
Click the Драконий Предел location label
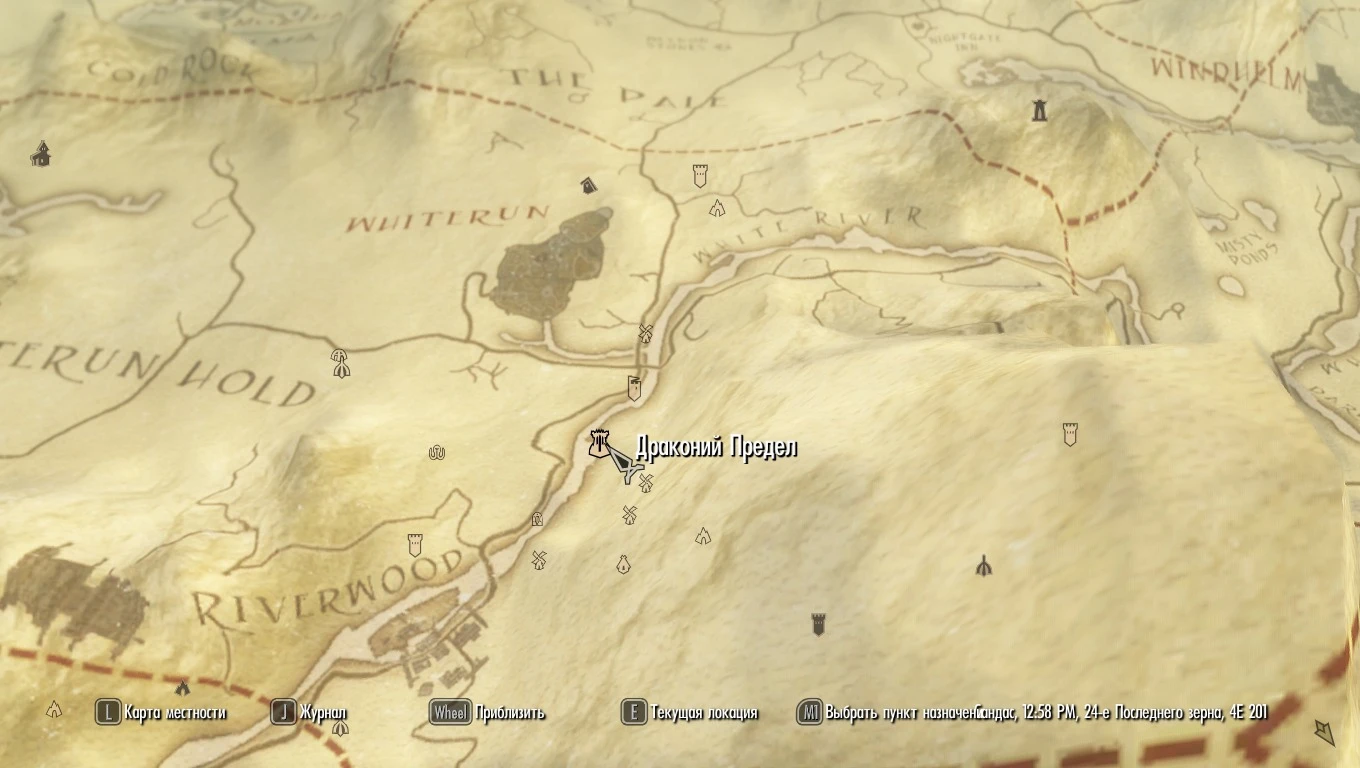(x=716, y=447)
